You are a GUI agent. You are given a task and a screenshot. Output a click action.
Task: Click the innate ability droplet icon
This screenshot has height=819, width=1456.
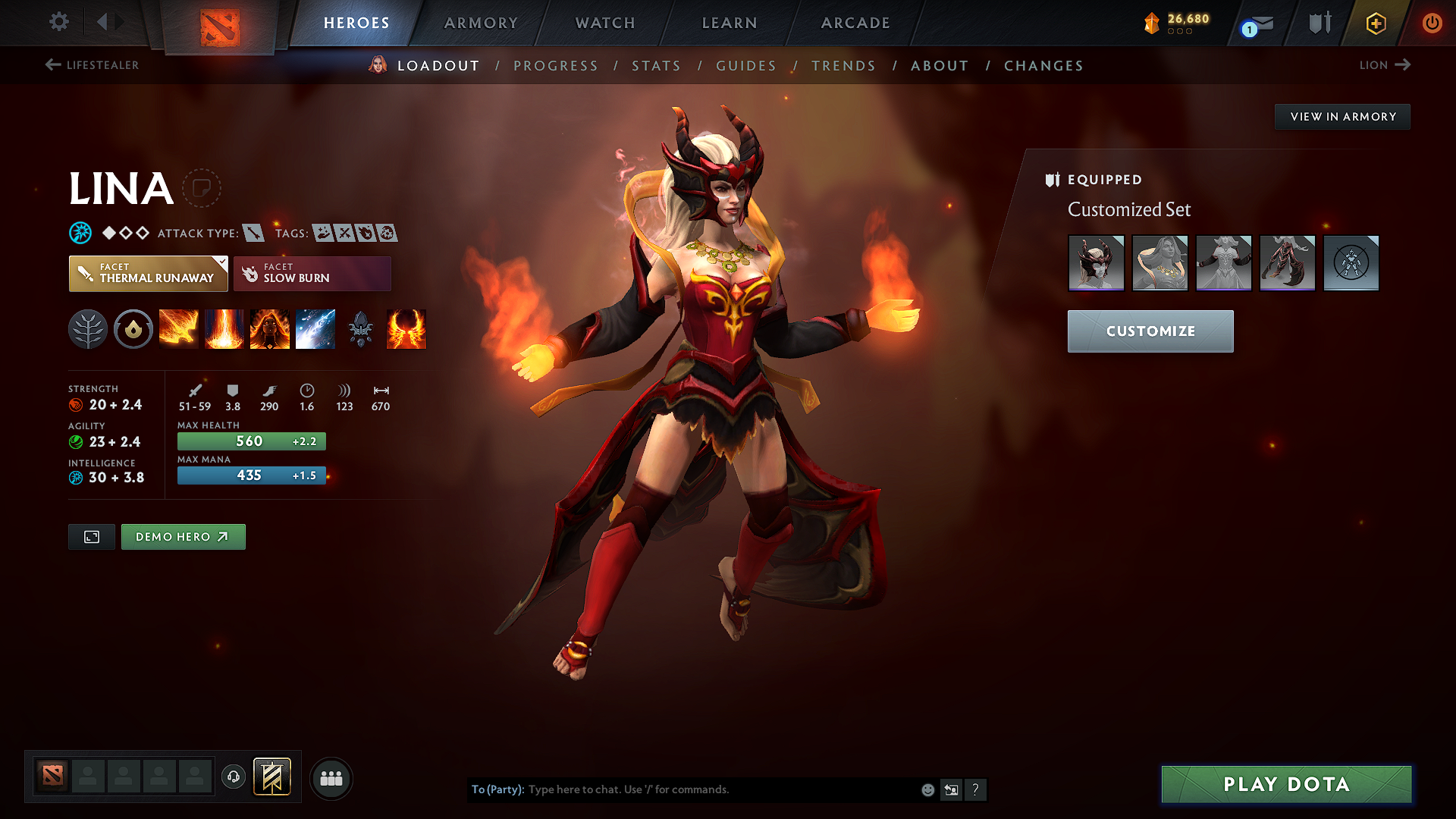click(133, 329)
